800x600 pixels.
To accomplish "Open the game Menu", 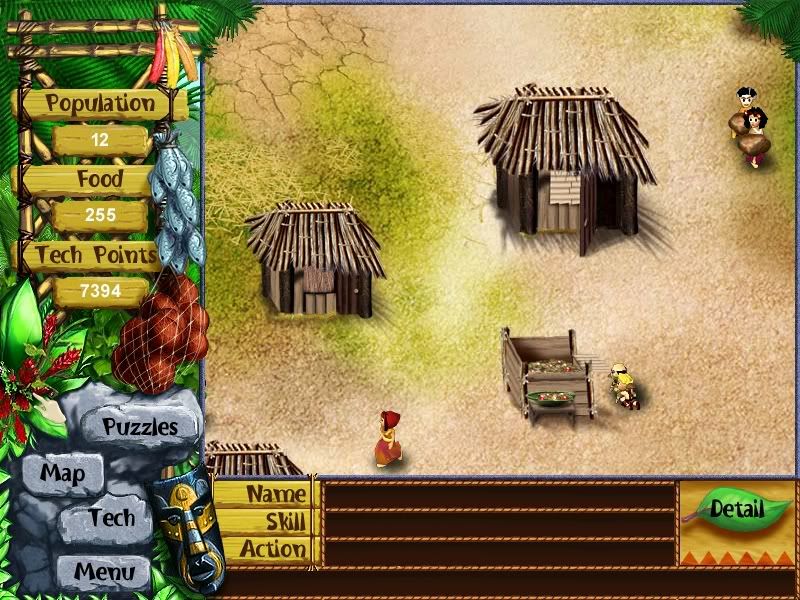I will [x=104, y=573].
